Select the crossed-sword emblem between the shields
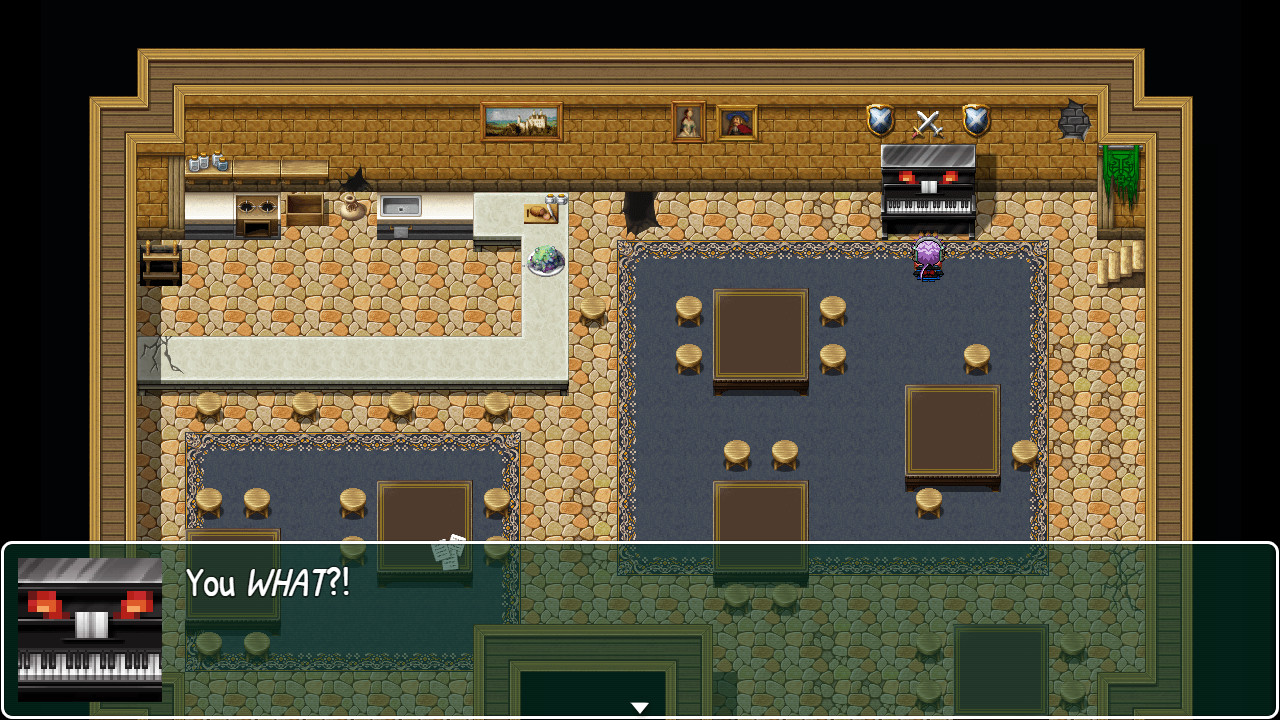Image resolution: width=1280 pixels, height=720 pixels. pyautogui.click(x=925, y=123)
